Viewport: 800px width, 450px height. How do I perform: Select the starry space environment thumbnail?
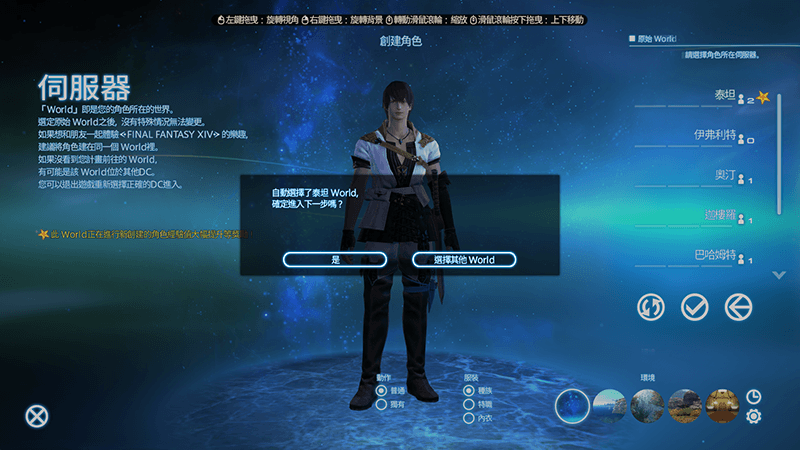(572, 405)
